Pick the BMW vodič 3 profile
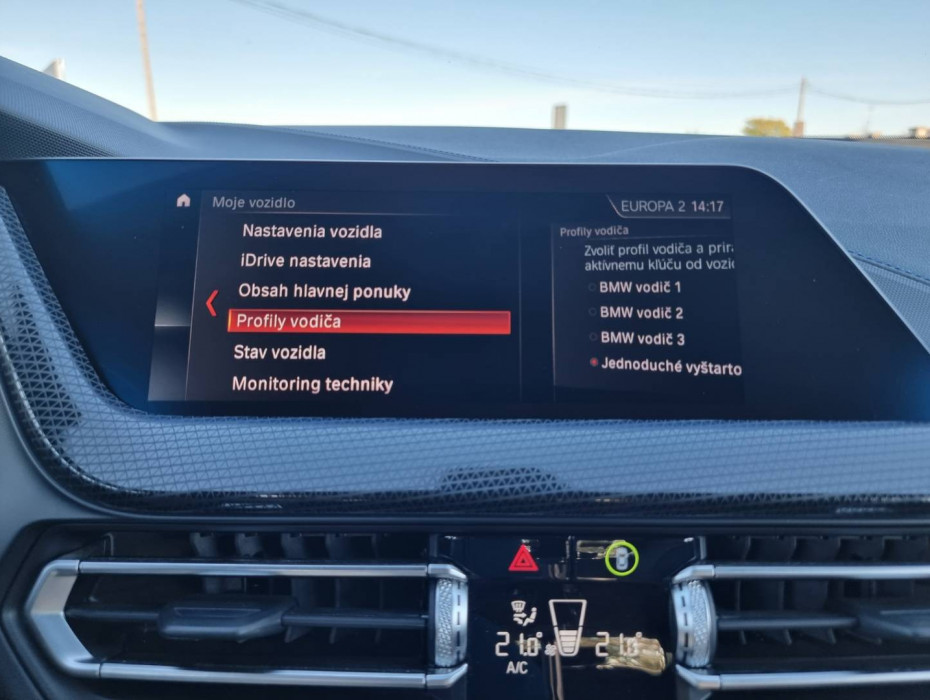930x700 pixels. click(640, 340)
